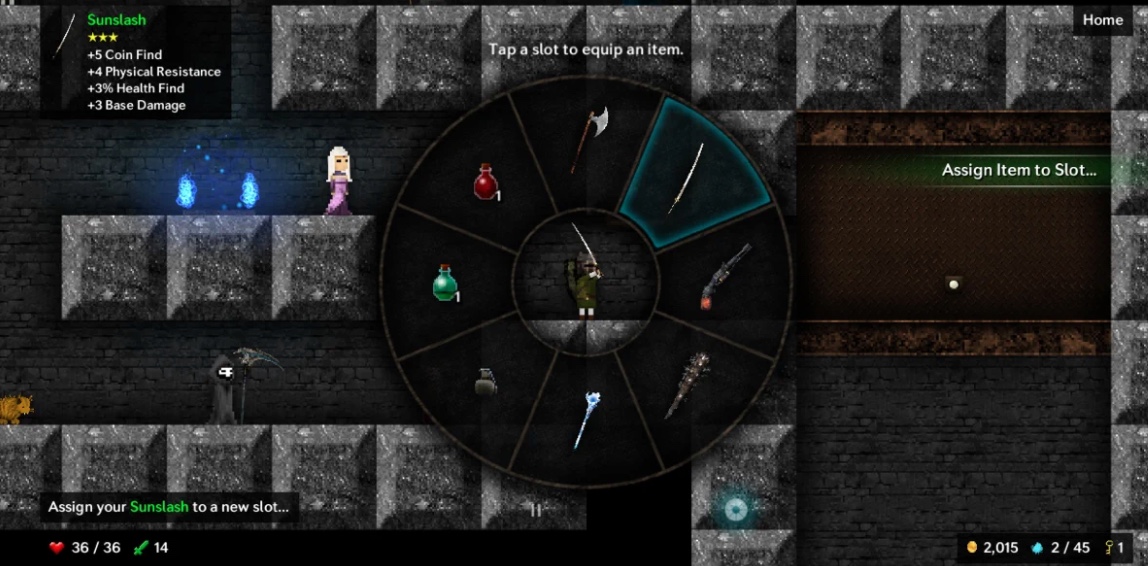Viewport: 1148px width, 566px height.
Task: Select the green potion slot
Action: click(446, 283)
